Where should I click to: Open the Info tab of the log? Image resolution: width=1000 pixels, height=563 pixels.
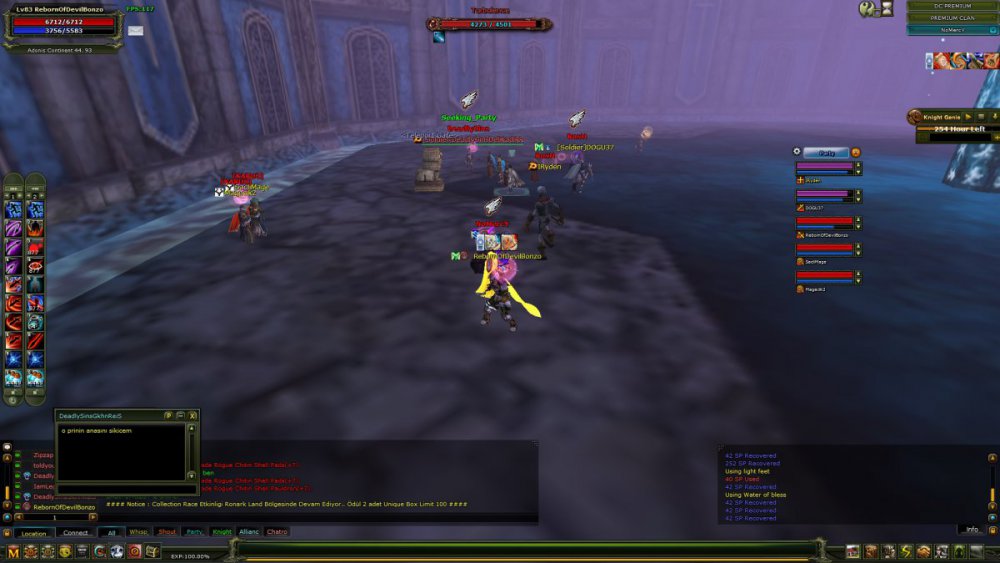click(x=971, y=529)
